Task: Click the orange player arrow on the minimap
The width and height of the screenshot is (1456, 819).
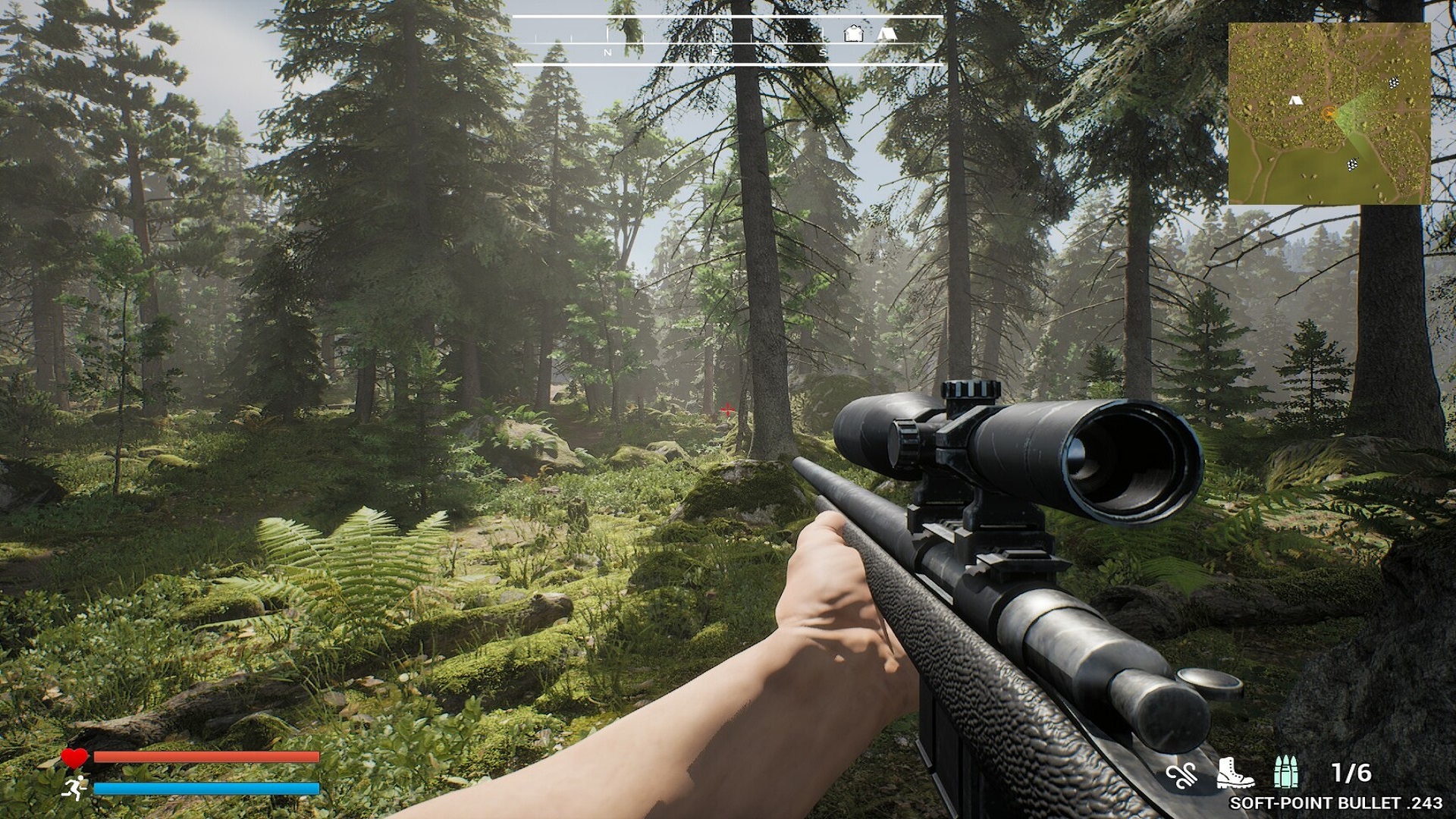Action: 1329,114
